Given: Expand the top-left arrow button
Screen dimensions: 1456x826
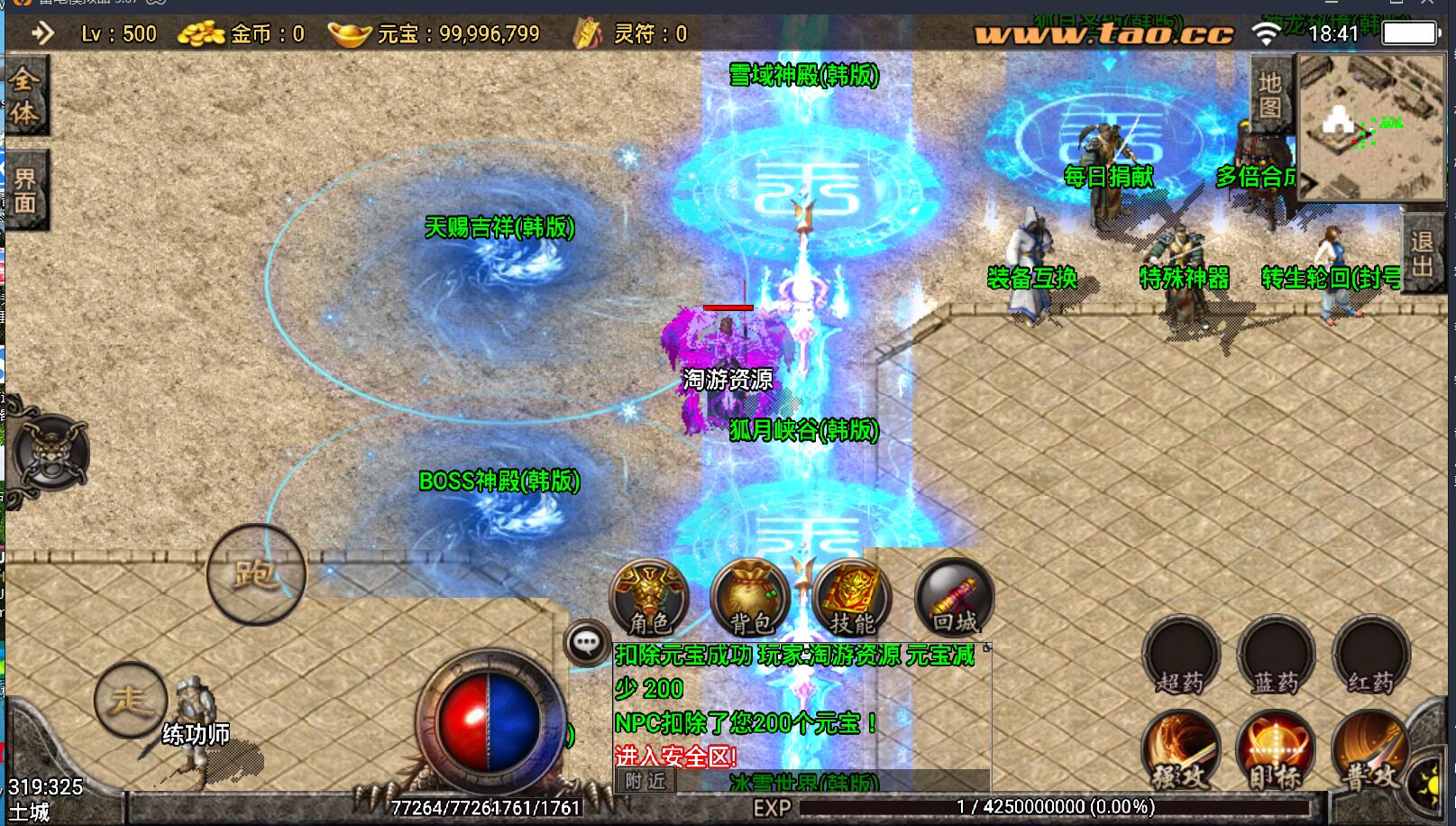Looking at the screenshot, I should tap(41, 34).
